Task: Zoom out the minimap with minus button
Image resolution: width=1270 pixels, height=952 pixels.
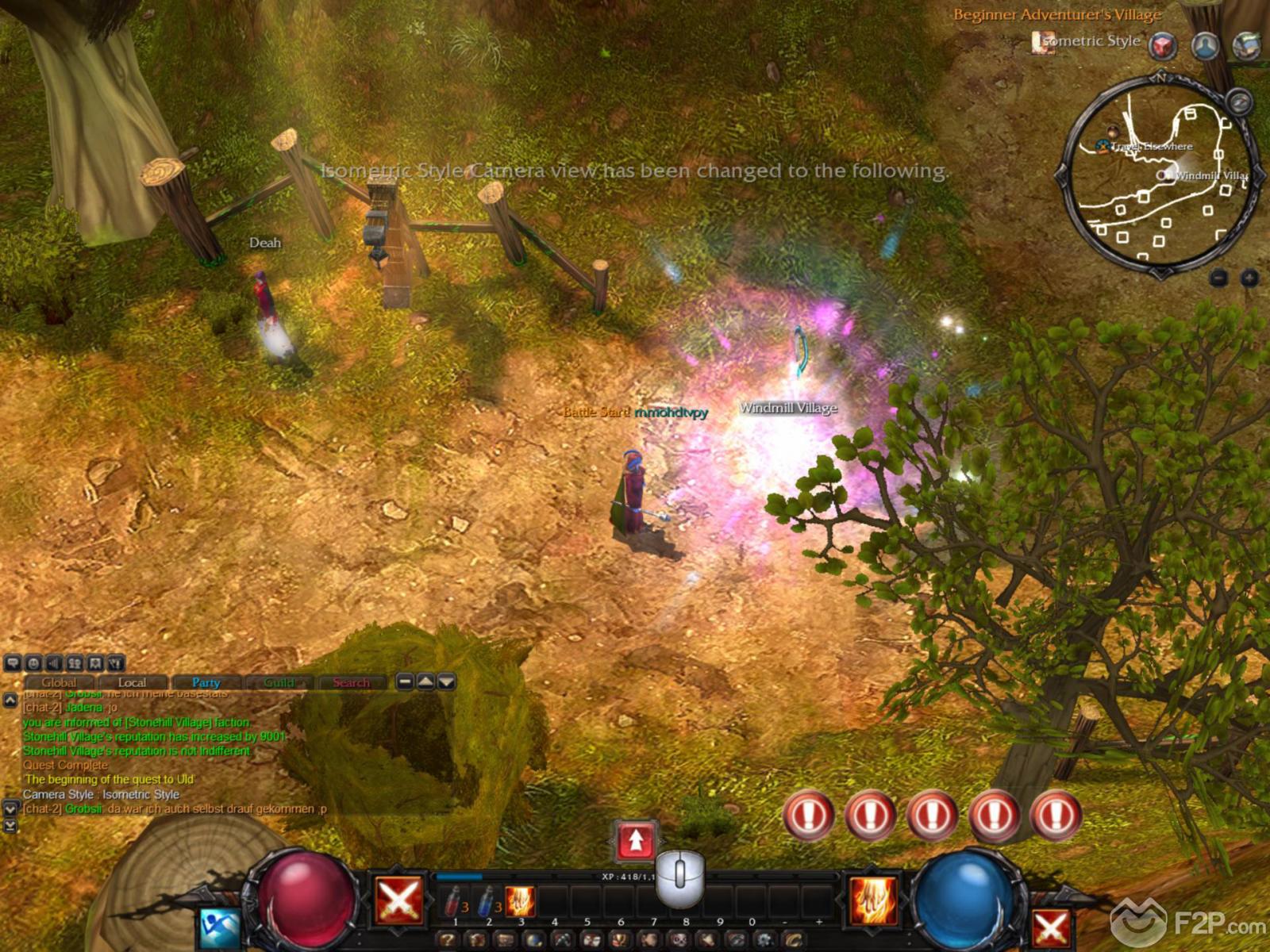Action: (x=1219, y=278)
